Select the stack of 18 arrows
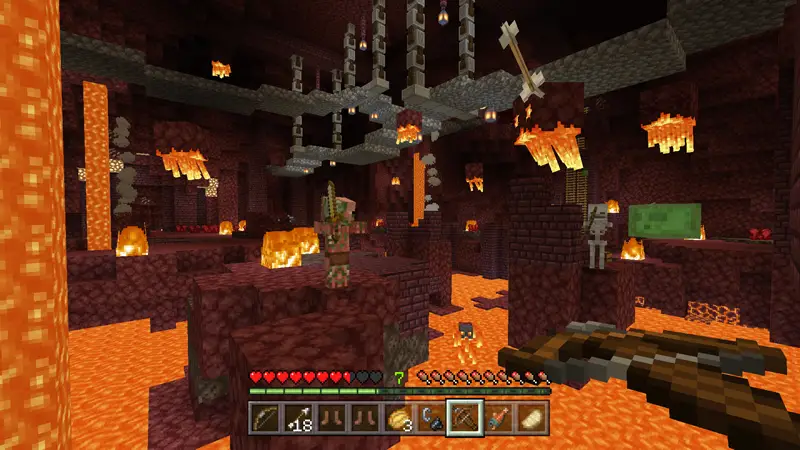This screenshot has height=450, width=800. (298, 416)
